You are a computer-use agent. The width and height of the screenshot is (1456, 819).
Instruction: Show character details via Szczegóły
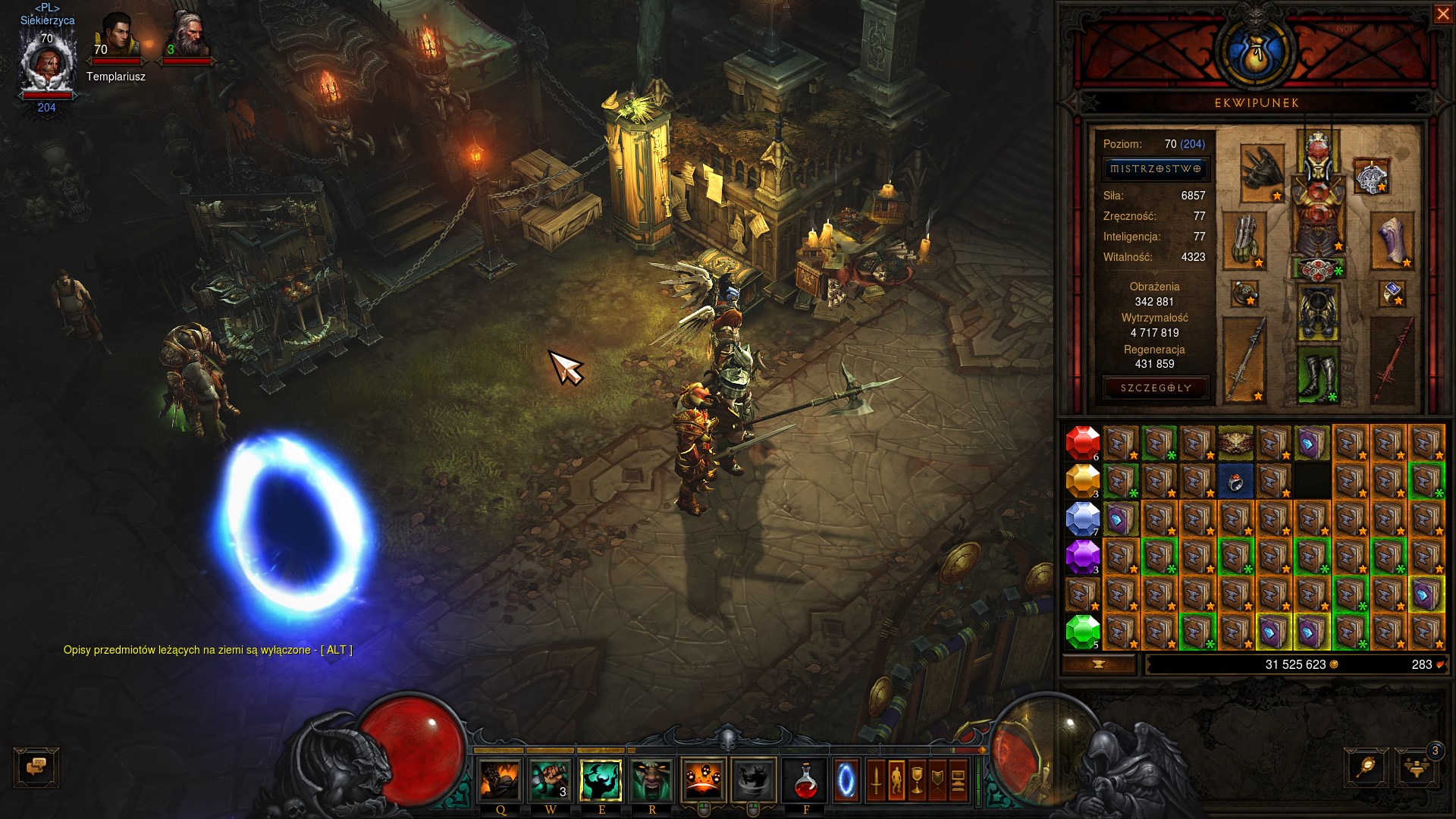click(x=1155, y=388)
